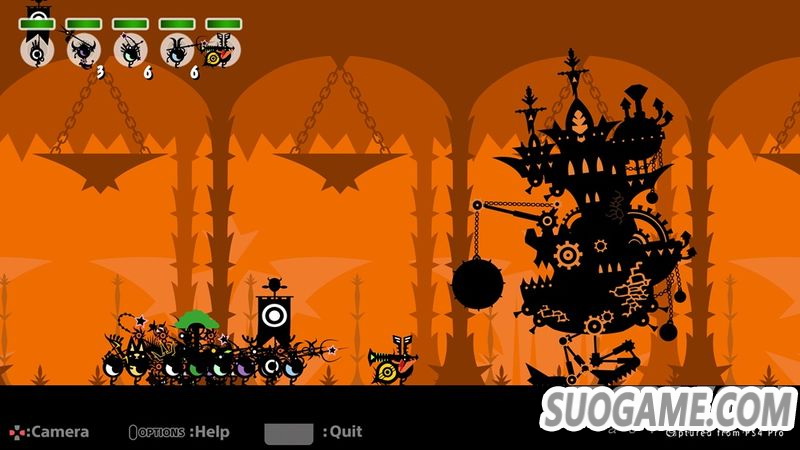Pick the blue-eyed antlered Patapon squad icon
Screen dimensions: 800x450
coord(177,49)
